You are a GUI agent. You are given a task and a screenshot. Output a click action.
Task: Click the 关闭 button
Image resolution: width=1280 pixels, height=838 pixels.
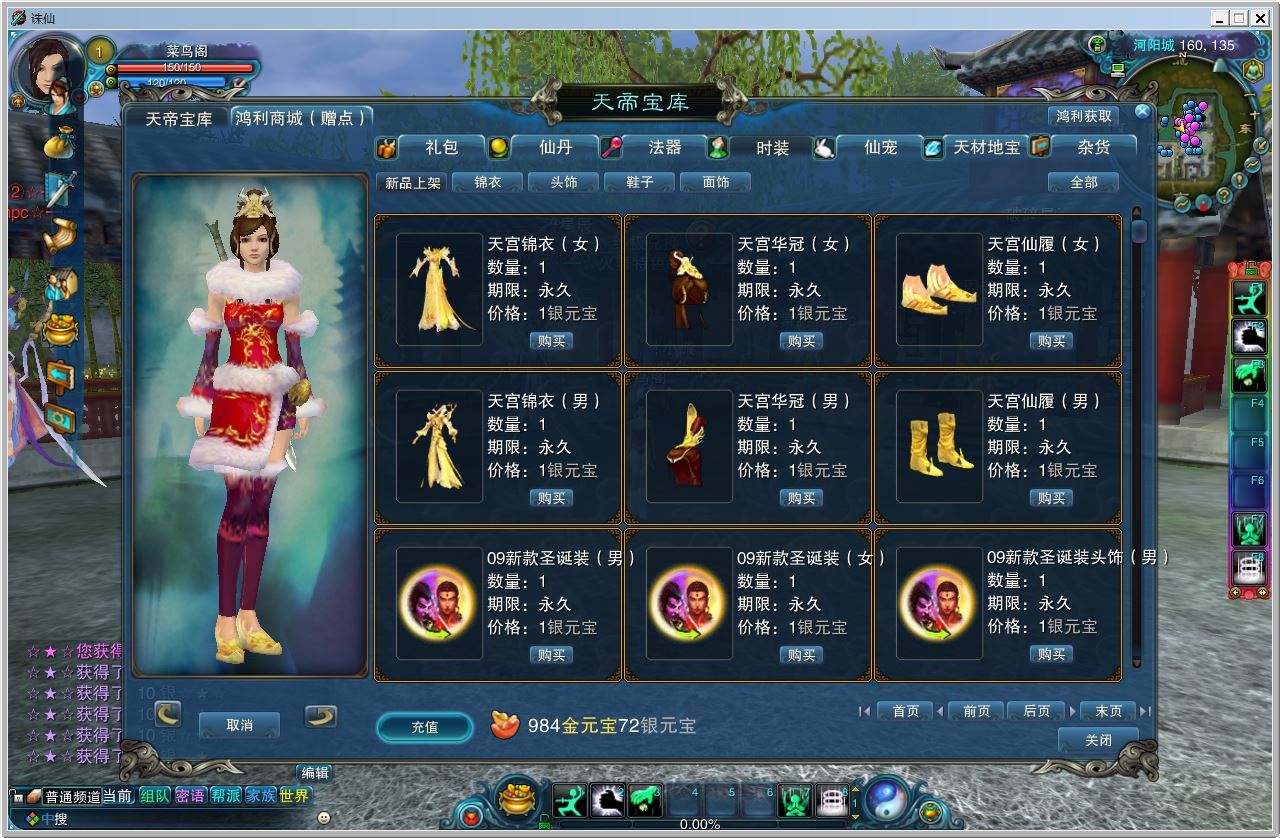click(x=1098, y=740)
